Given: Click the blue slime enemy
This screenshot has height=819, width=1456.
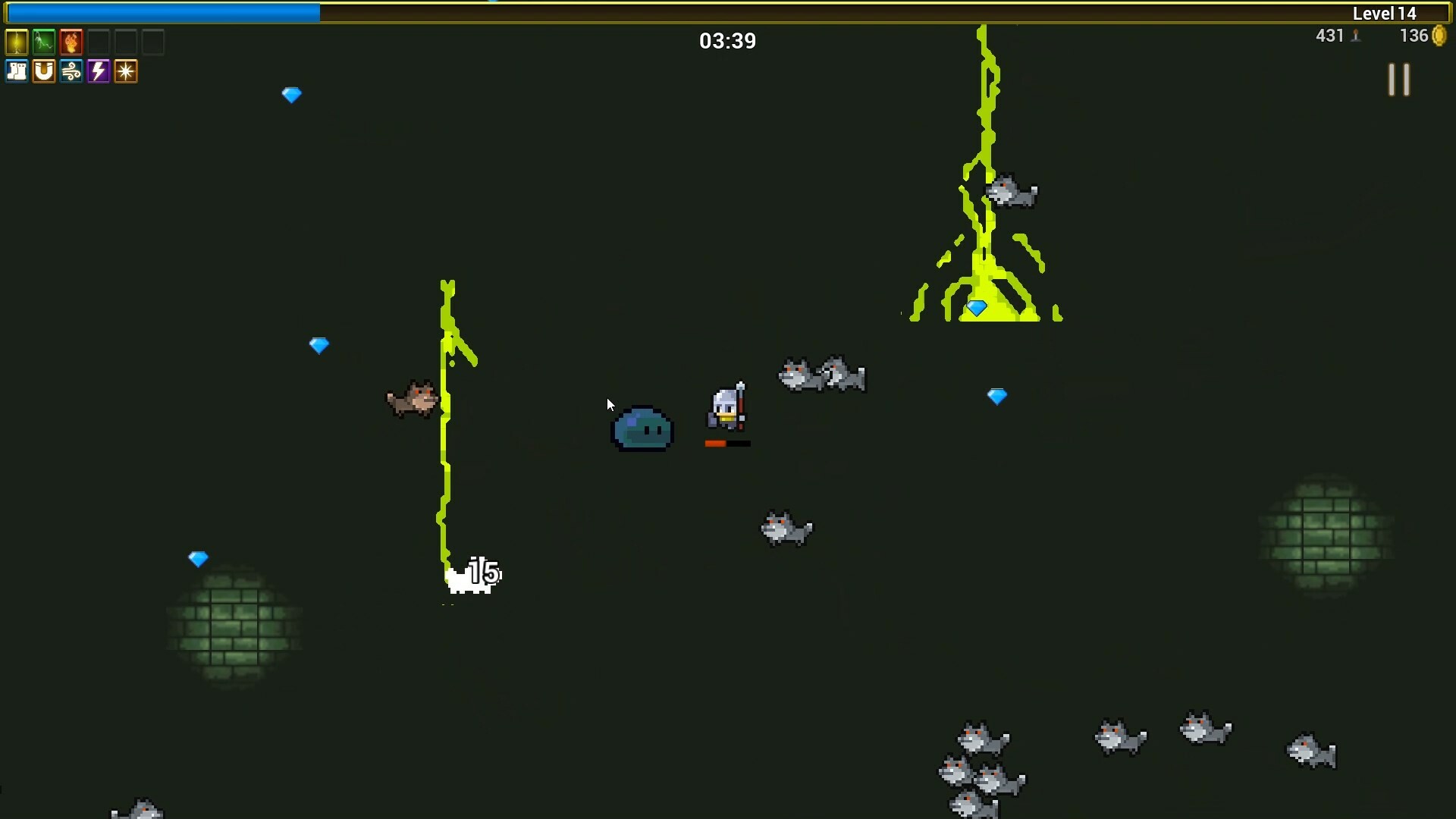Looking at the screenshot, I should pyautogui.click(x=642, y=431).
